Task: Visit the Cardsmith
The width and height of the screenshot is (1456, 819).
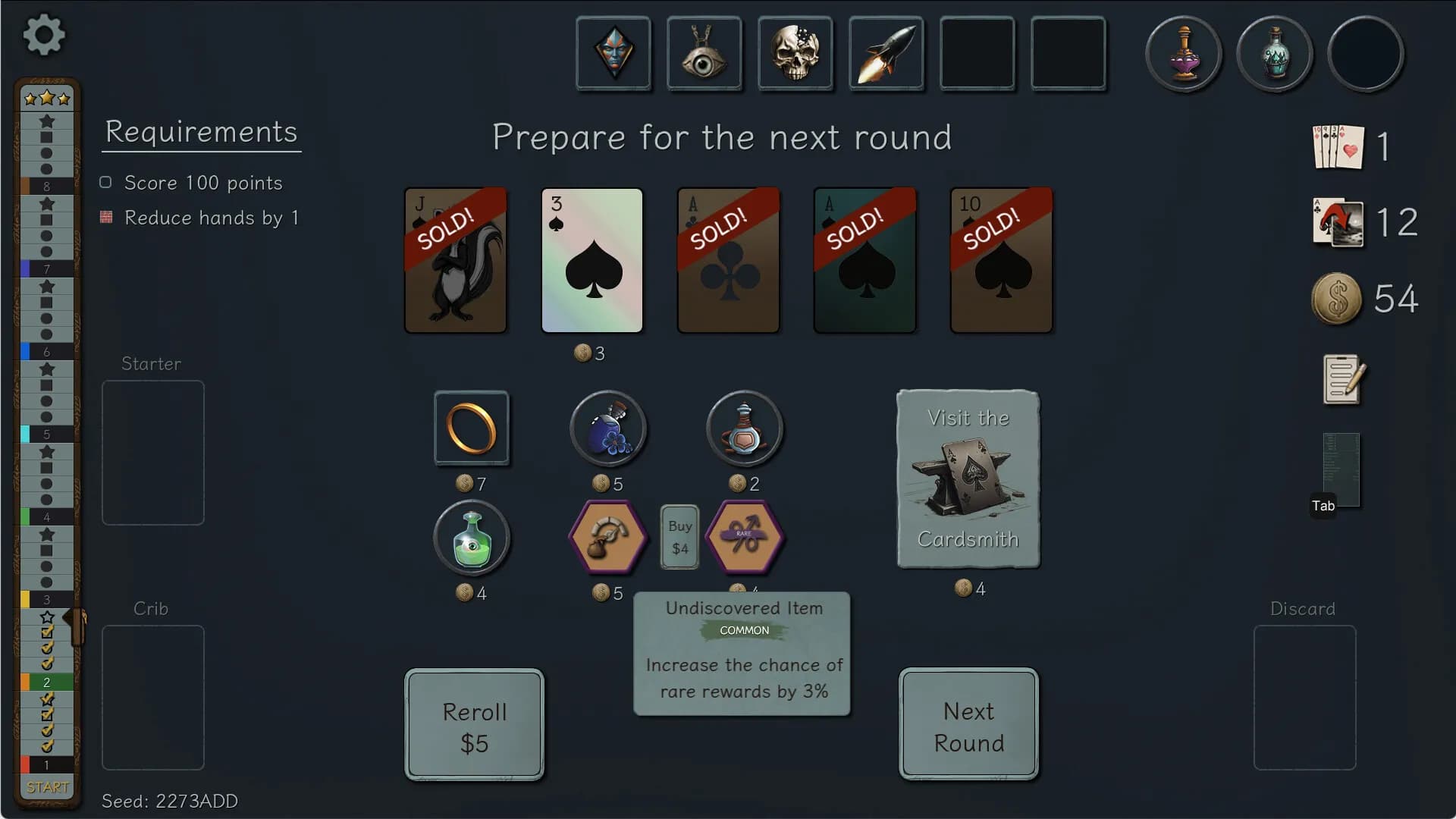Action: tap(968, 479)
